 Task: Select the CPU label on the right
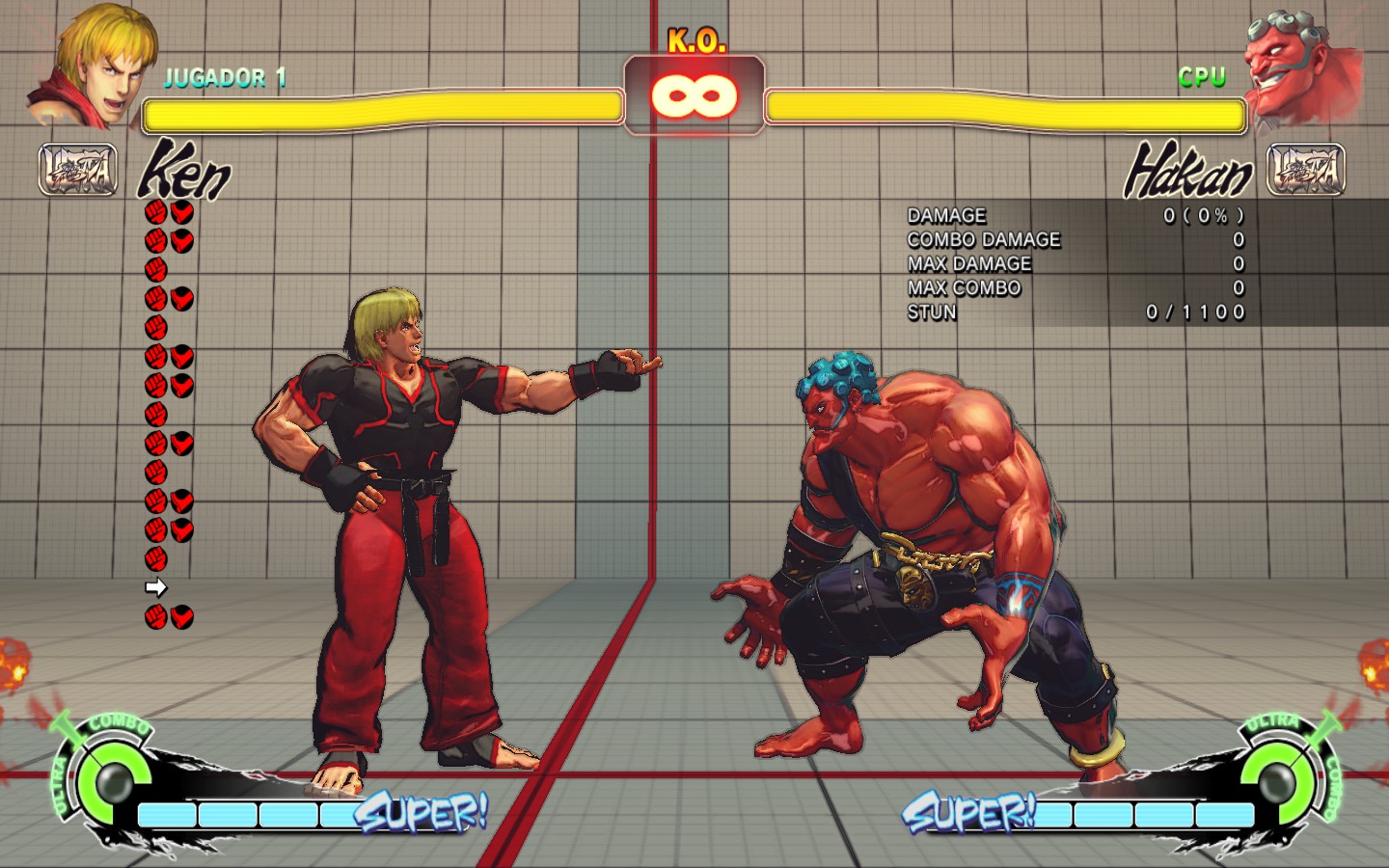1200,74
